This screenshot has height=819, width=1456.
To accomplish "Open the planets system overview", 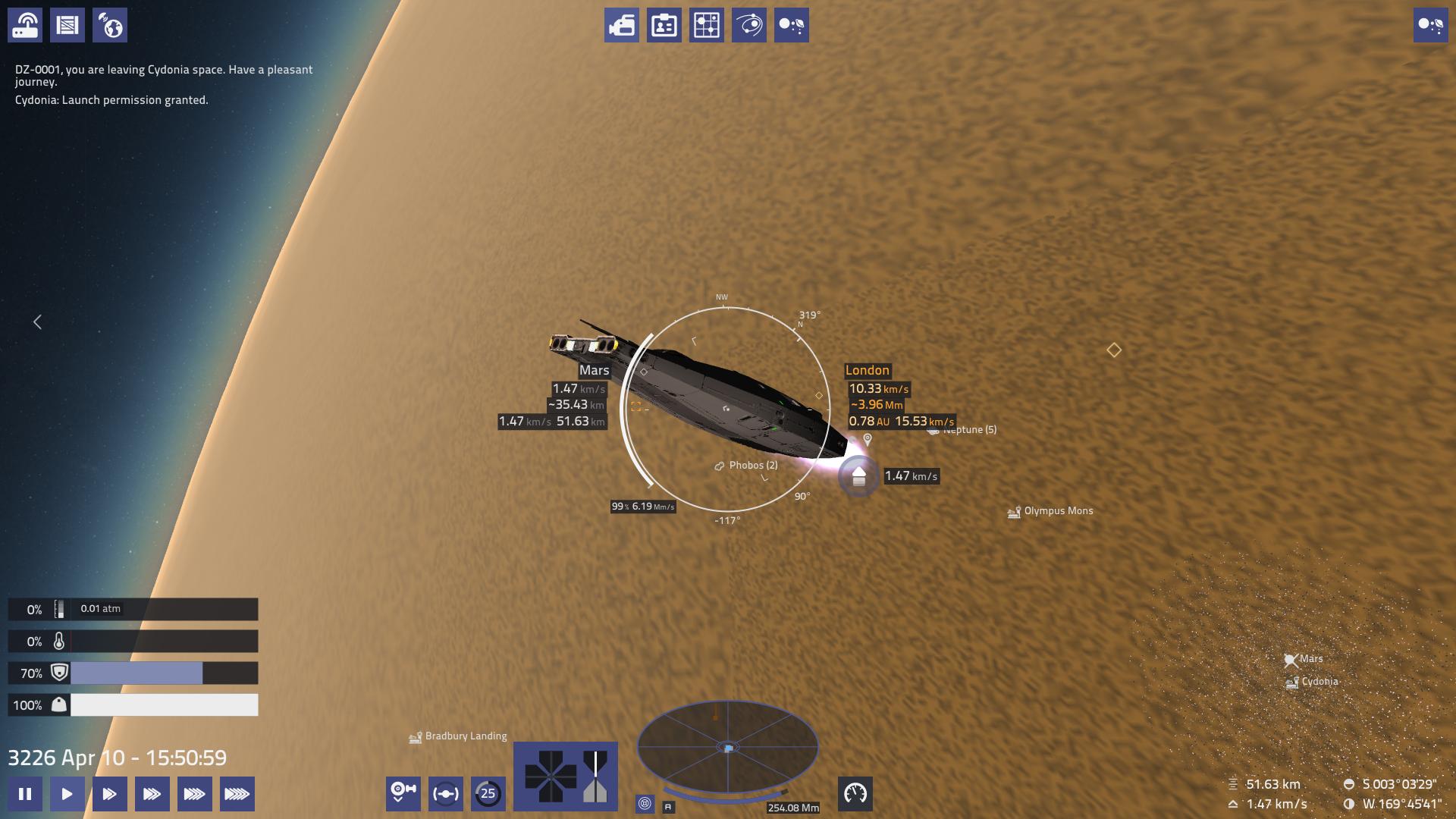I will click(791, 25).
